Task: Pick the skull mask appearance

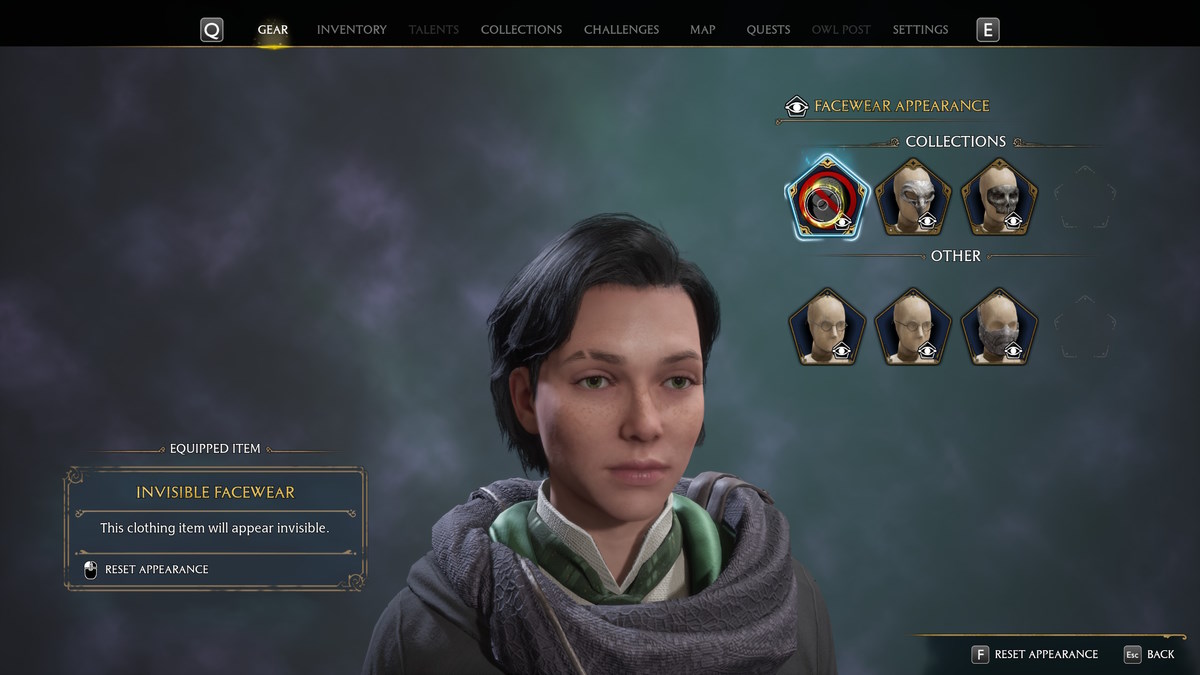Action: click(x=999, y=198)
